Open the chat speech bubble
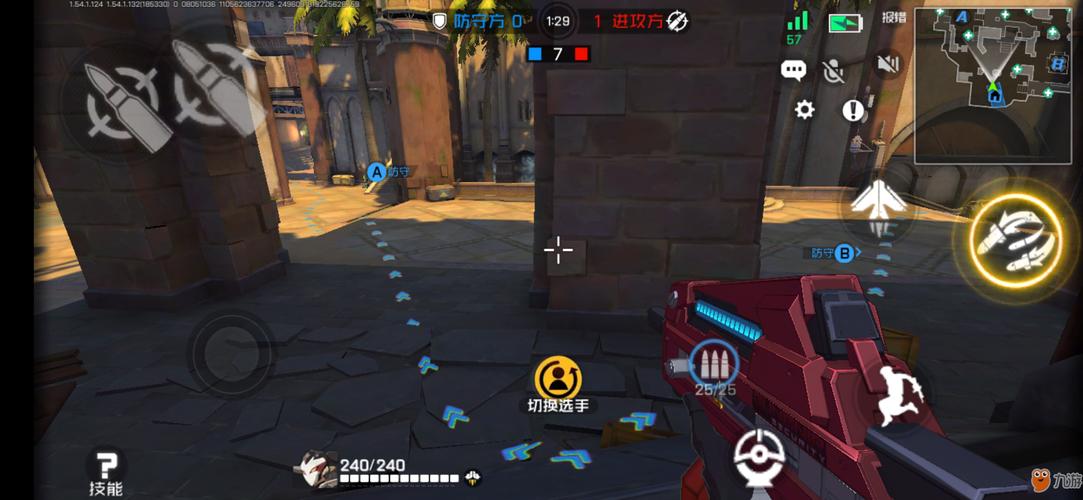The width and height of the screenshot is (1083, 500). [794, 70]
